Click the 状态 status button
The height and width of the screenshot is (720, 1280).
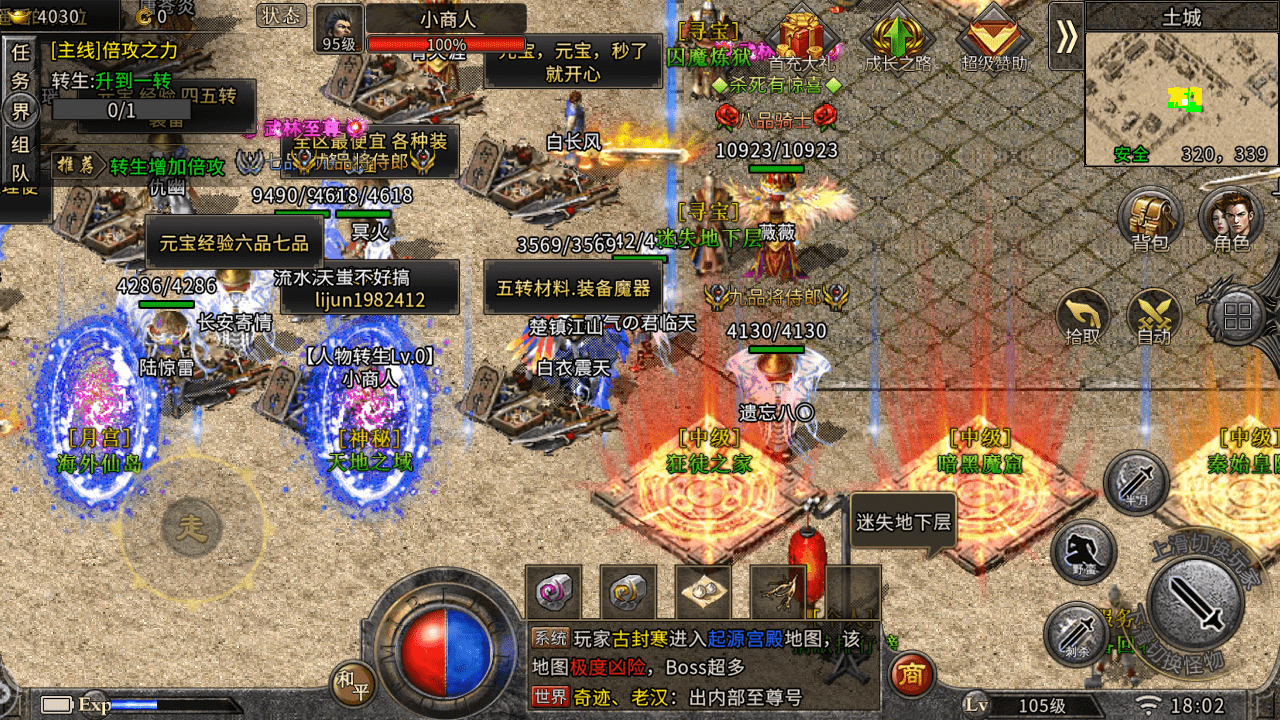click(x=282, y=15)
